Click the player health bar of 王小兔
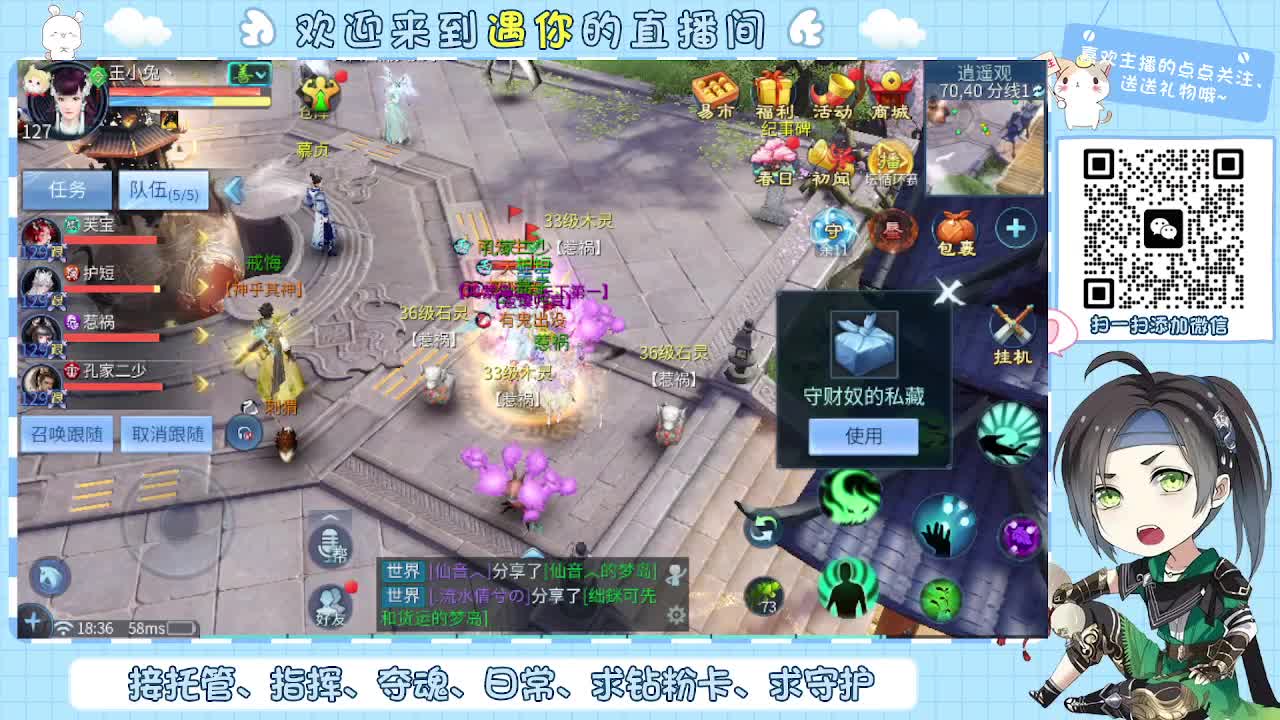The height and width of the screenshot is (720, 1280). click(185, 93)
